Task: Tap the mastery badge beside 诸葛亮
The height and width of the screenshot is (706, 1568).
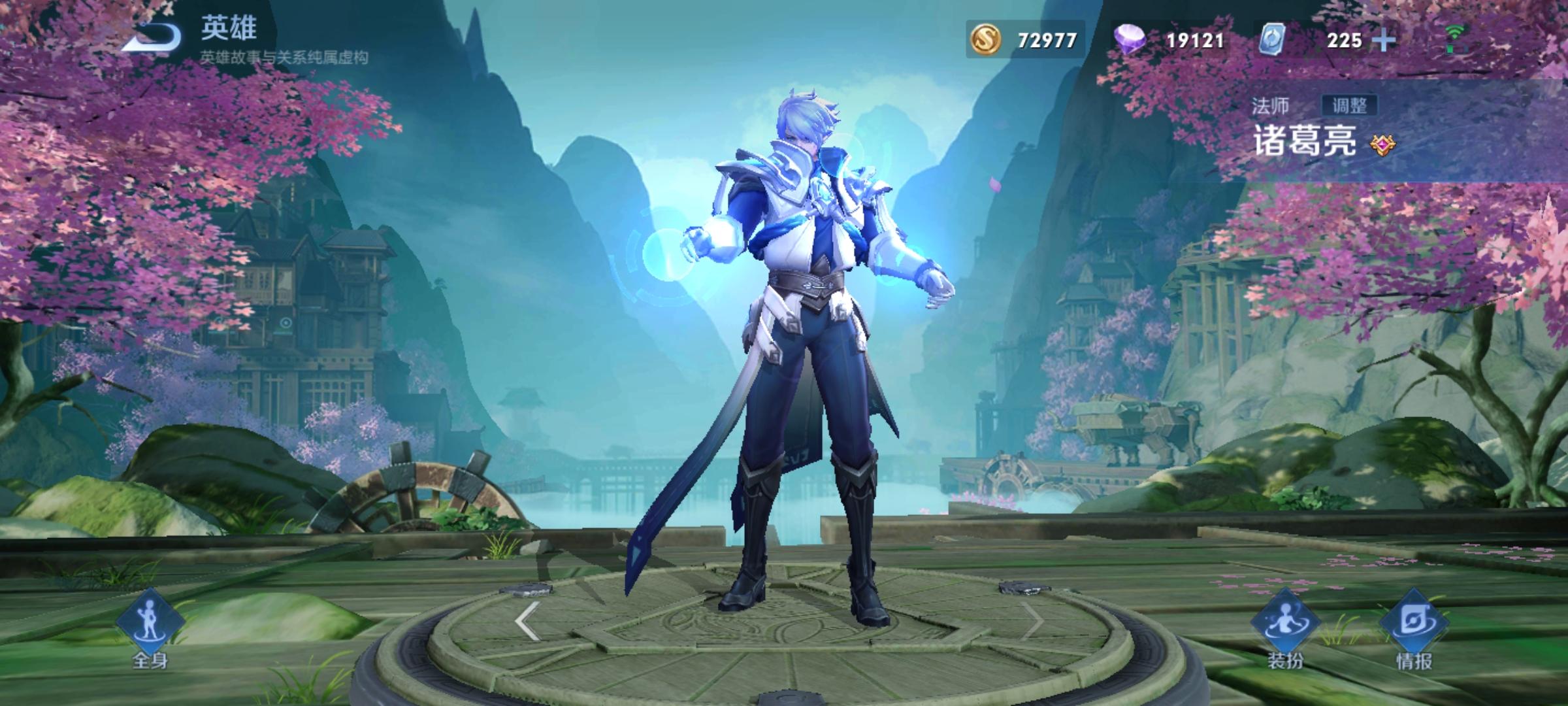Action: coord(1381,144)
